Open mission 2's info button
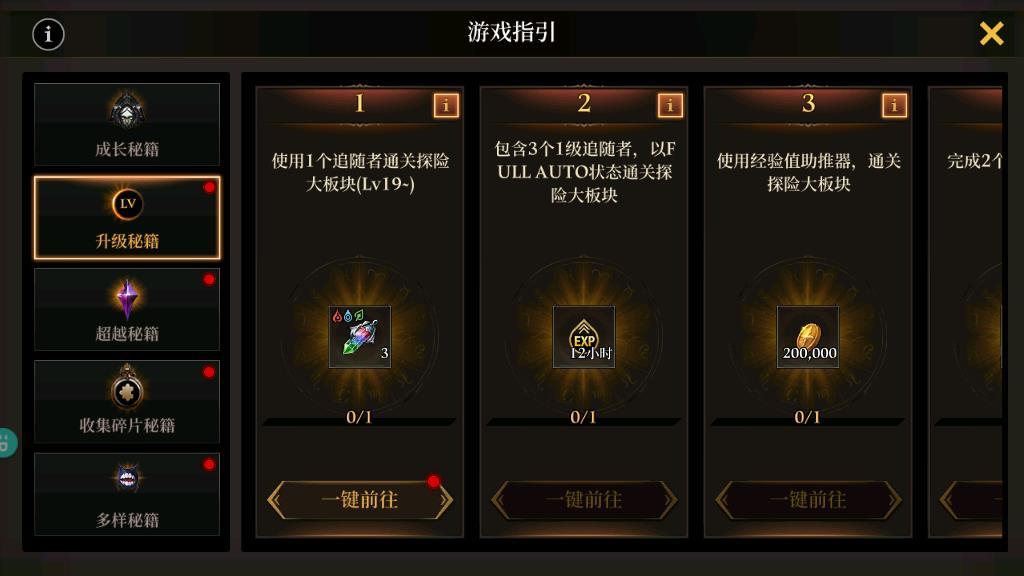 click(670, 105)
